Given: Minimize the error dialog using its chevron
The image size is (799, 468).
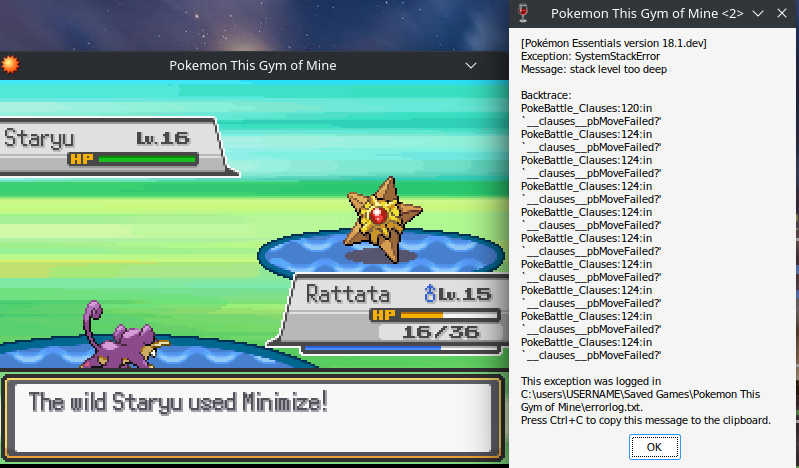Looking at the screenshot, I should tap(758, 13).
